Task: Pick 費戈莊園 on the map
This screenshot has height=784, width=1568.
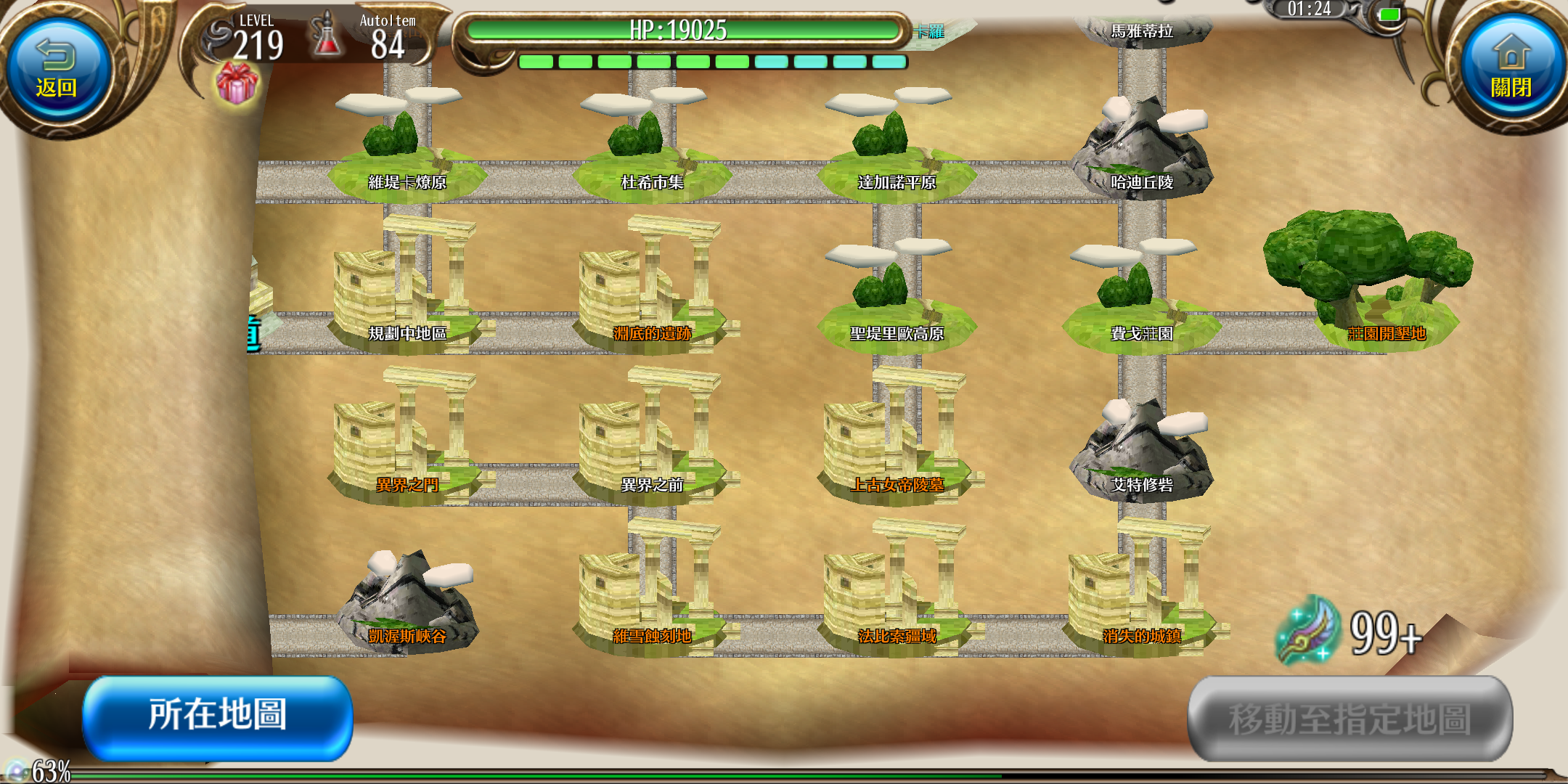Action: pyautogui.click(x=1142, y=305)
